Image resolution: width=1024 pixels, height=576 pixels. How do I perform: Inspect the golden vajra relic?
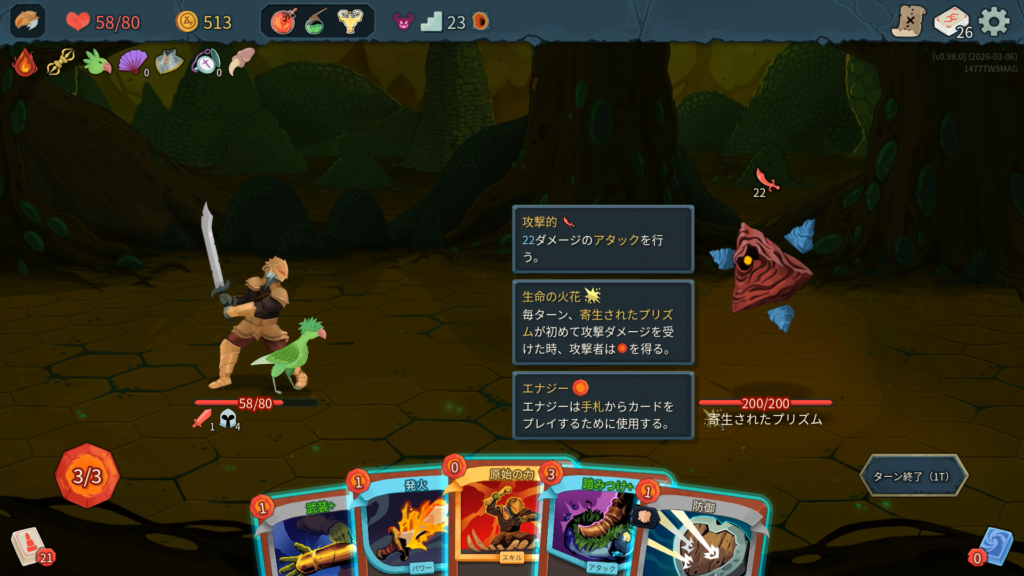60,62
